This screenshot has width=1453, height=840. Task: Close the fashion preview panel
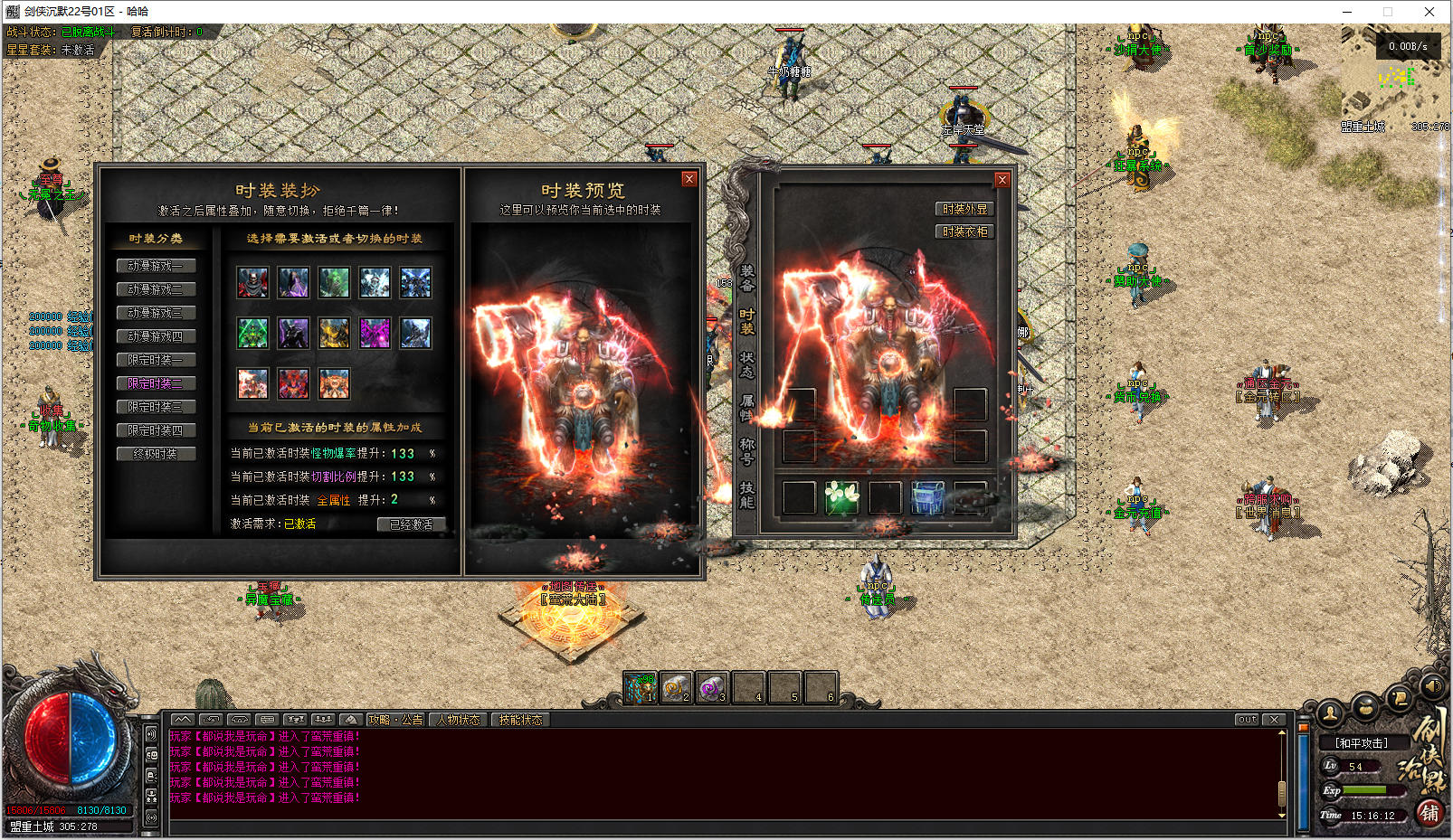[x=689, y=179]
